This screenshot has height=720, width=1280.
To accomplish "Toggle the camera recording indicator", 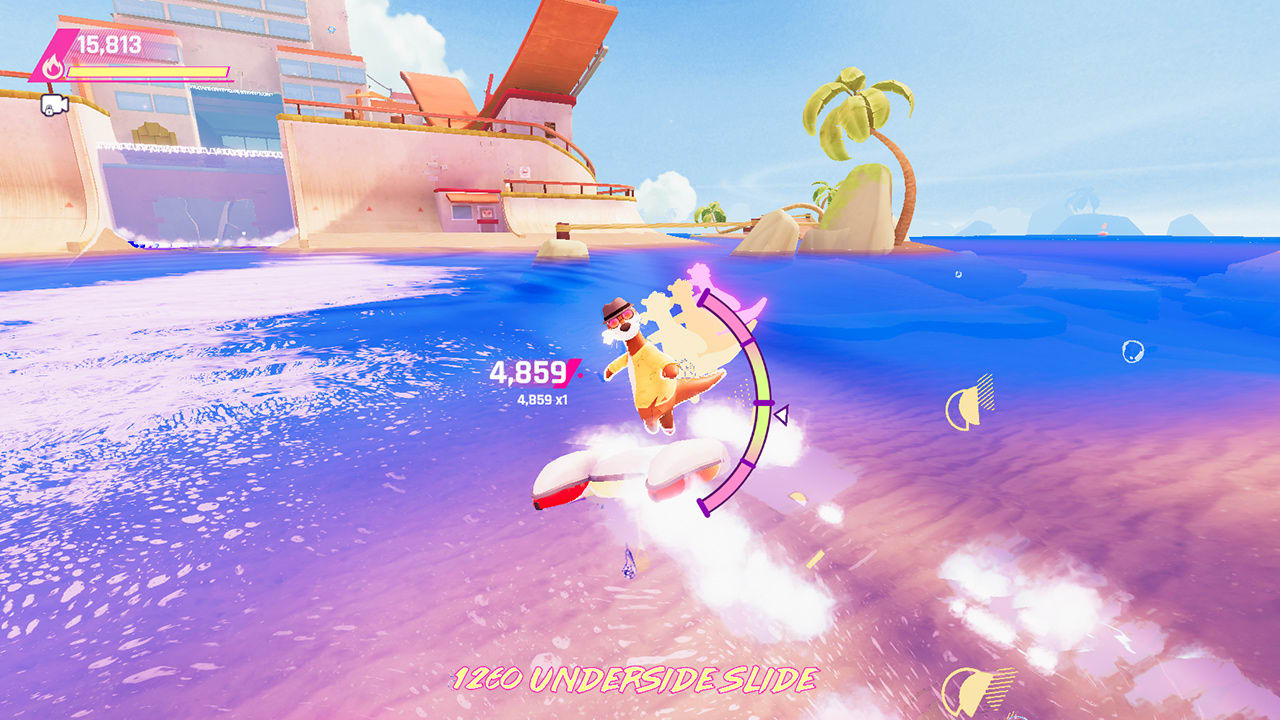I will (55, 105).
